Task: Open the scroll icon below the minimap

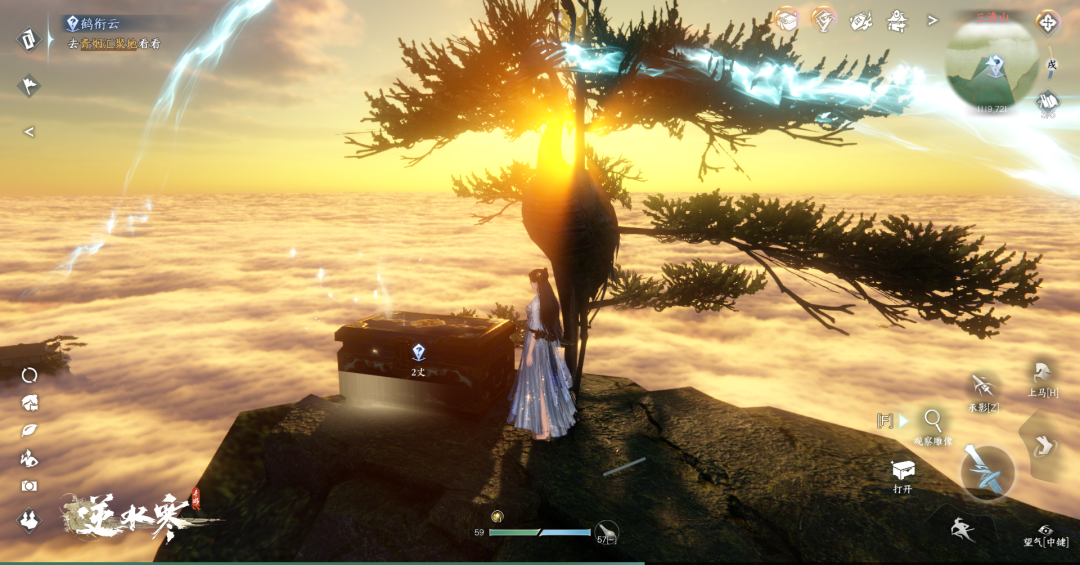Action: coord(1048,100)
